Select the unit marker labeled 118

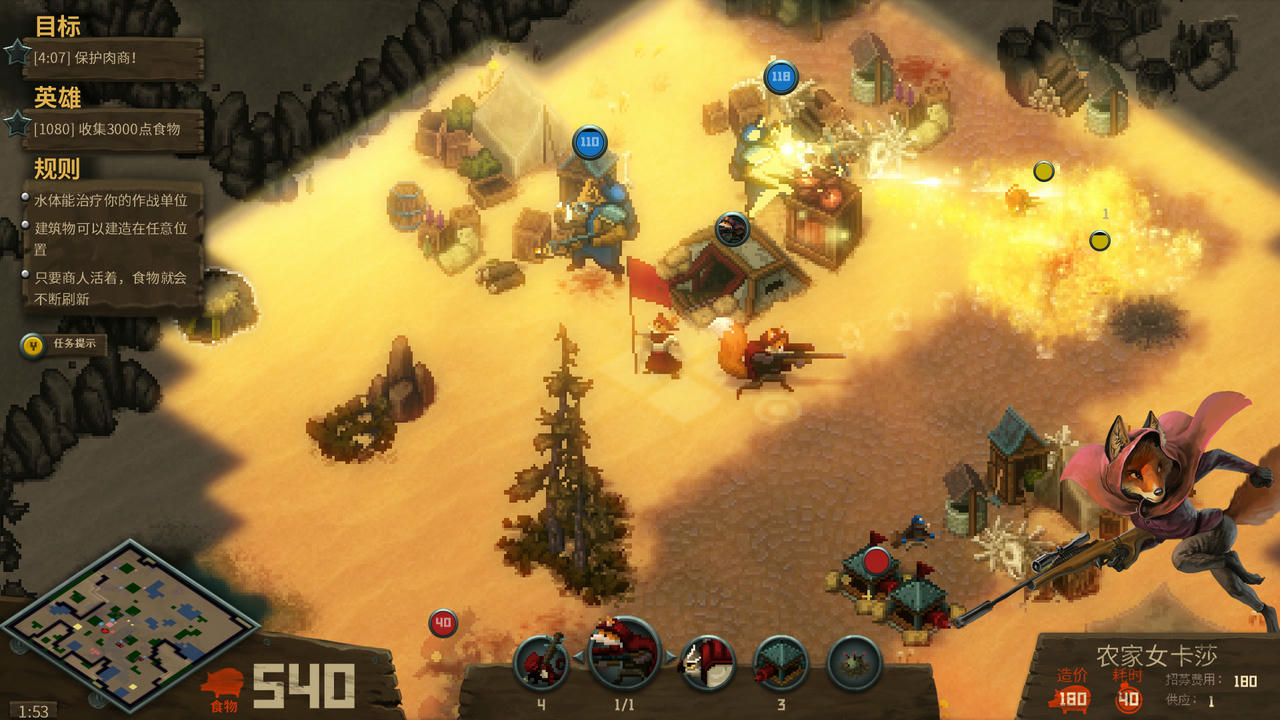coord(781,76)
